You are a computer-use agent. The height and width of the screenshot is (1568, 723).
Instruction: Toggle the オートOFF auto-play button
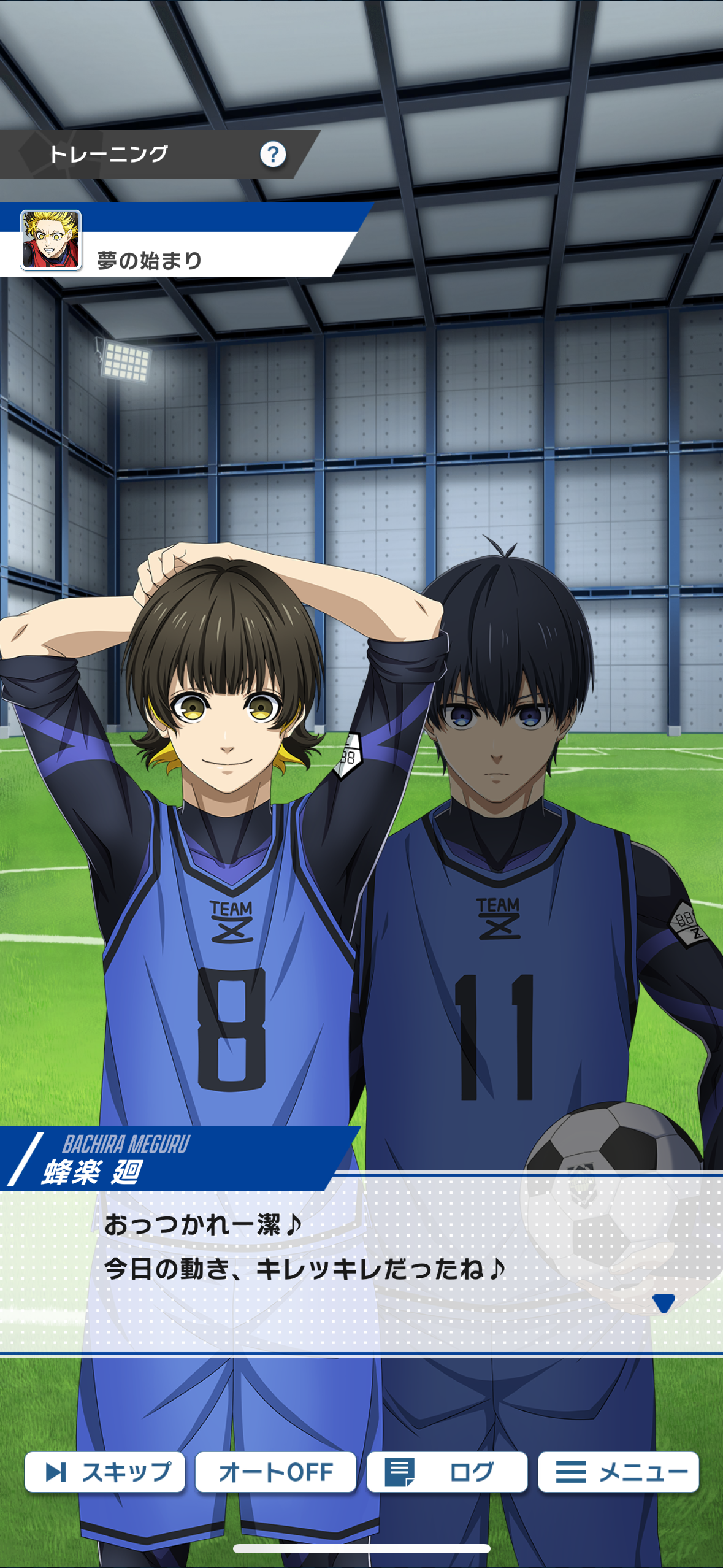click(x=275, y=1471)
